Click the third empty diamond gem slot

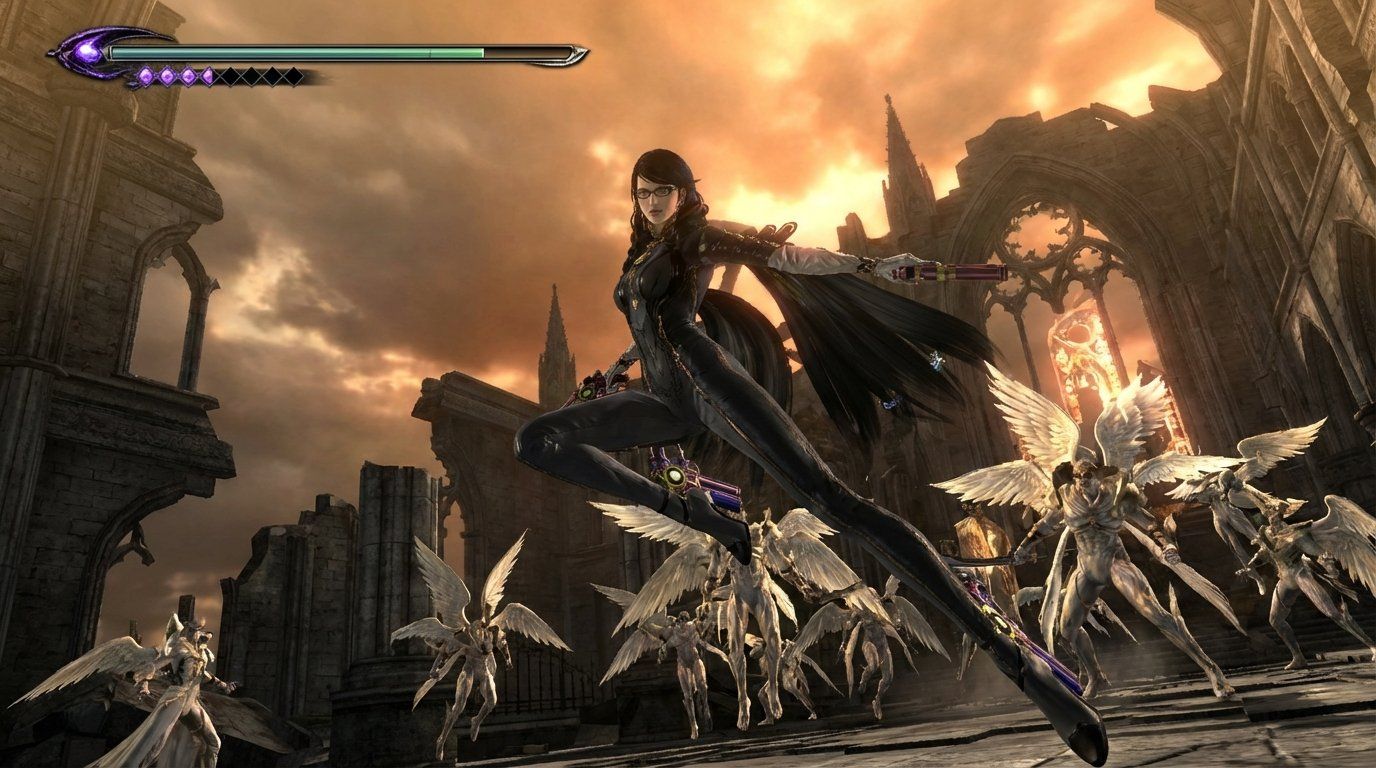270,75
